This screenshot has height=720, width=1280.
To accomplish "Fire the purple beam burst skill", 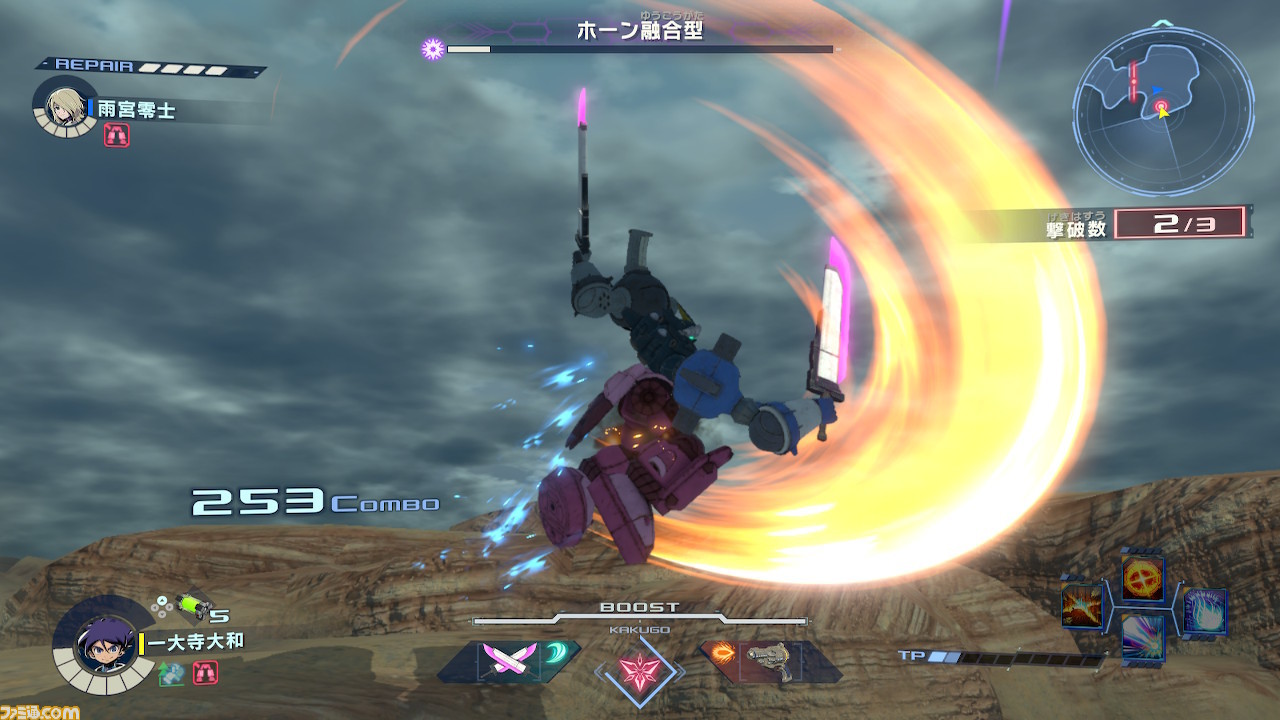I will (x=1141, y=637).
